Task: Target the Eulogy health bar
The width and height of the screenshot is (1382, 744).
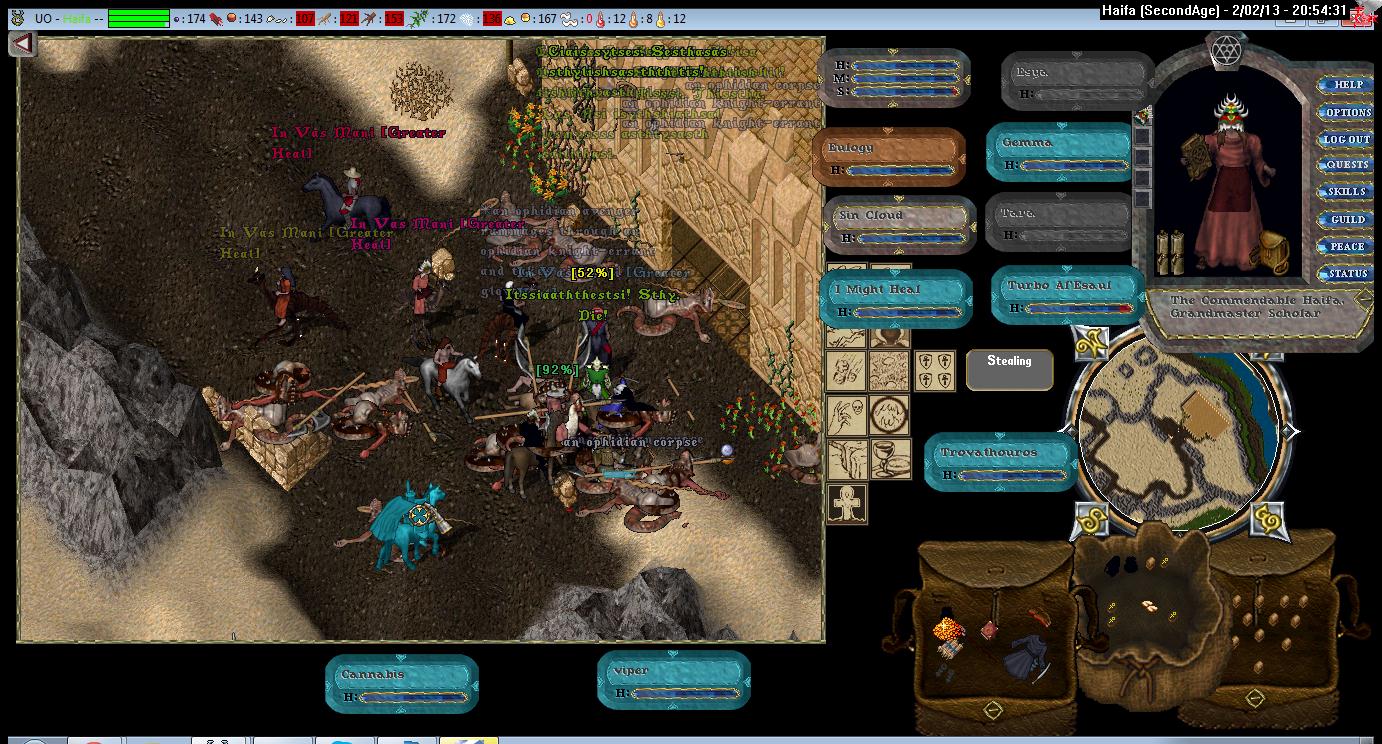Action: click(x=890, y=157)
